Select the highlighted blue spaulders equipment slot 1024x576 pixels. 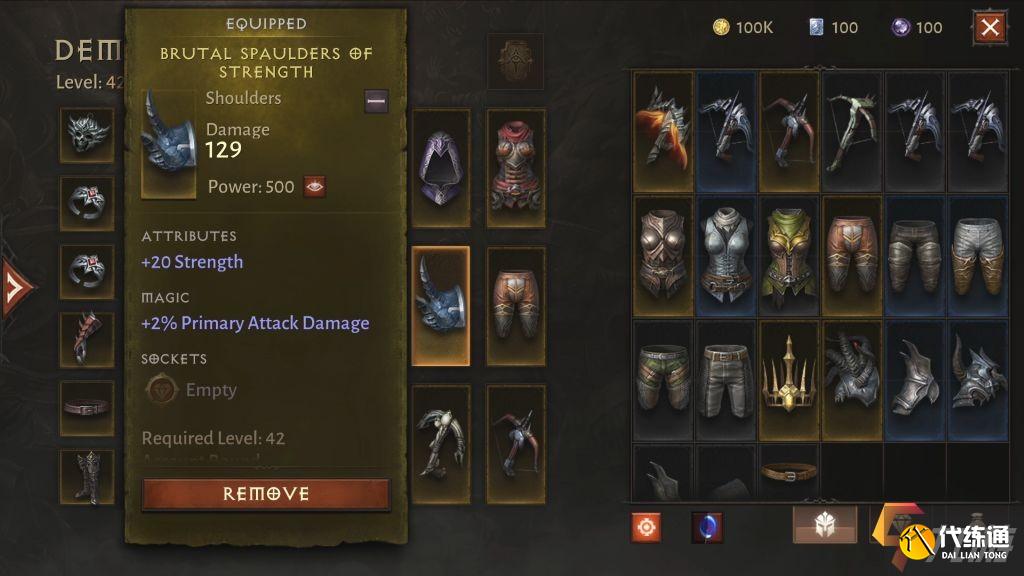(440, 306)
